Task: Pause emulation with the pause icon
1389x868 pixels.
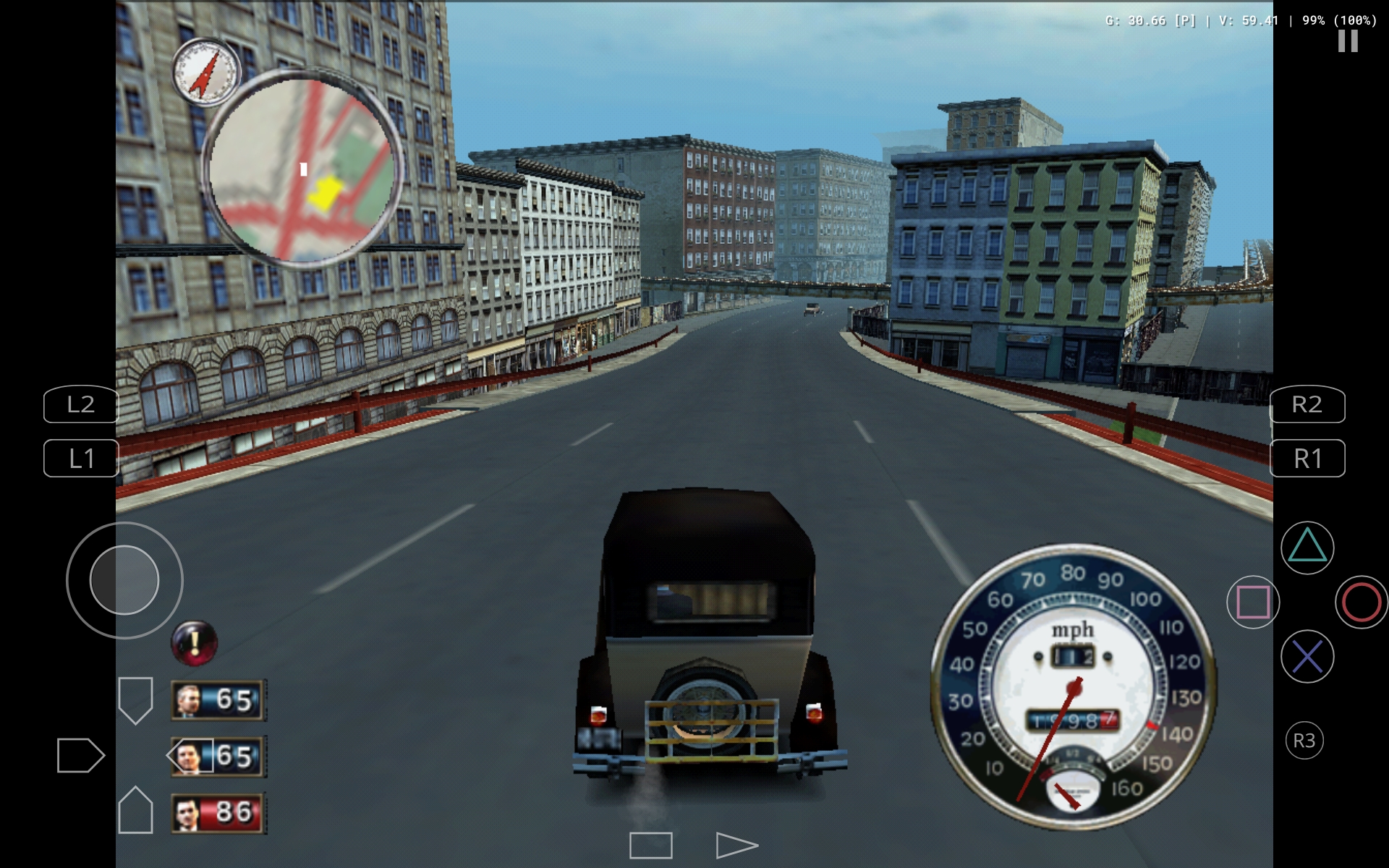Action: pos(1347,41)
